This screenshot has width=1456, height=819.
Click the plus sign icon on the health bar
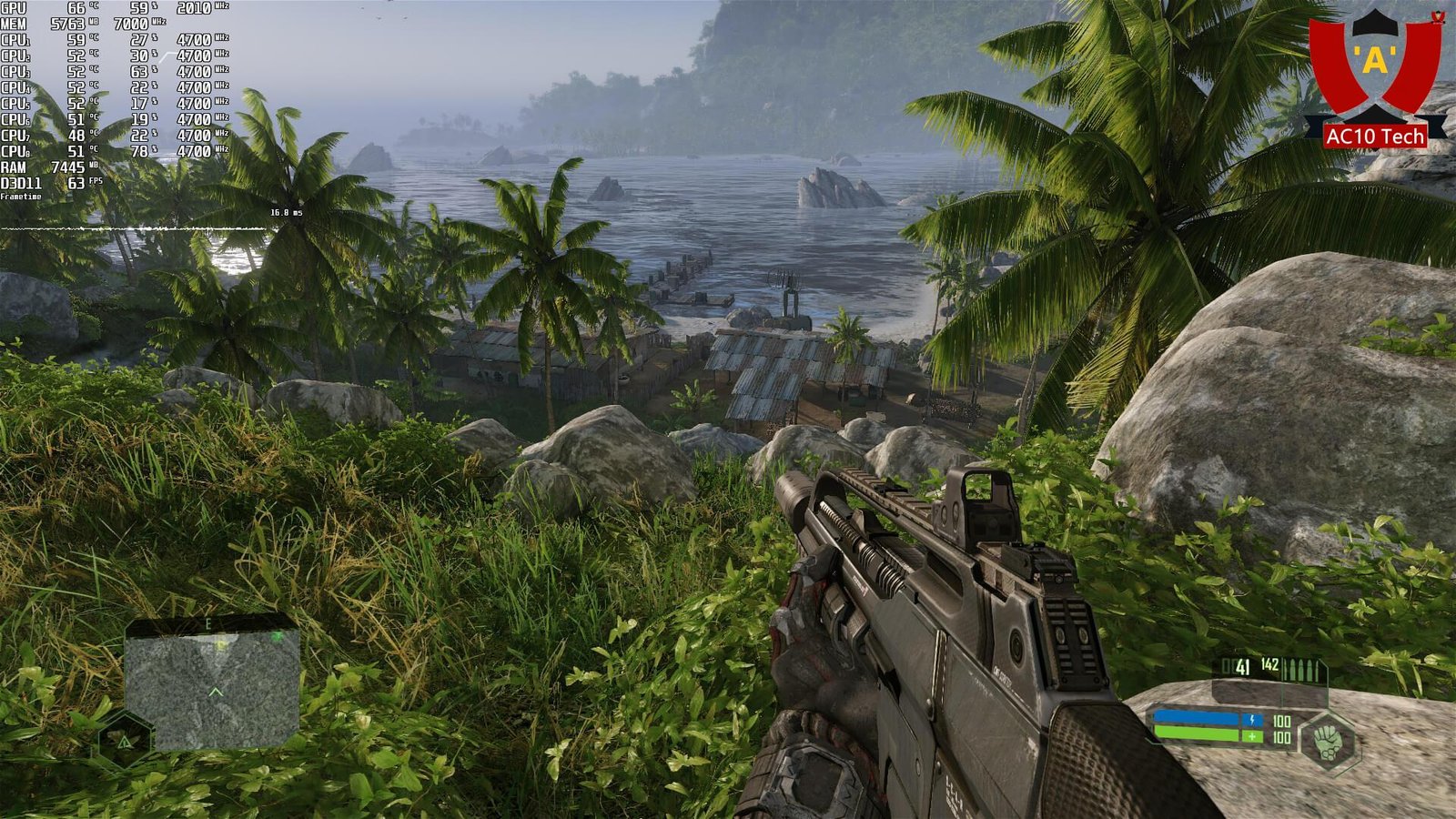pos(1252,736)
